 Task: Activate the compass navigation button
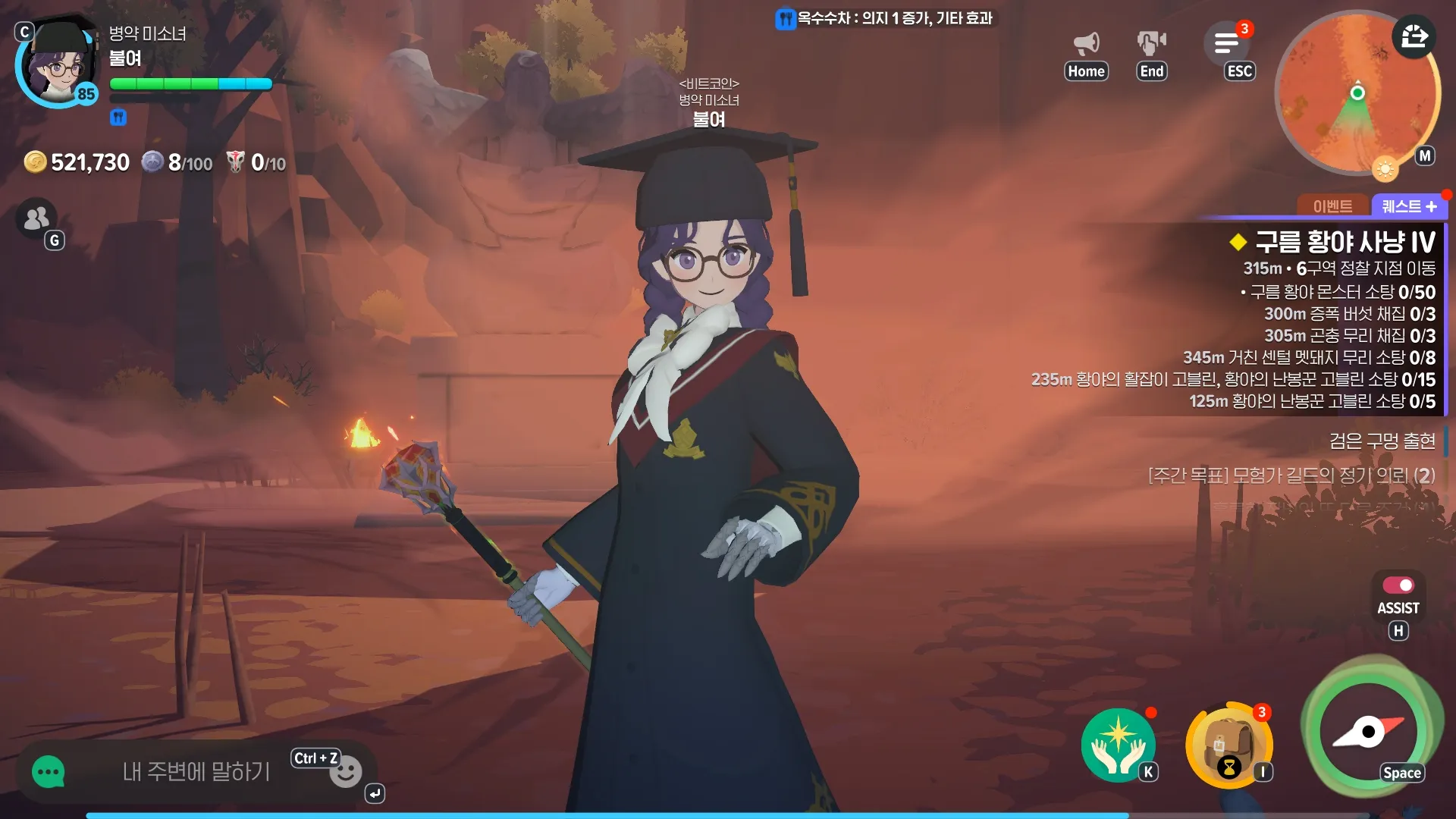click(x=1369, y=732)
